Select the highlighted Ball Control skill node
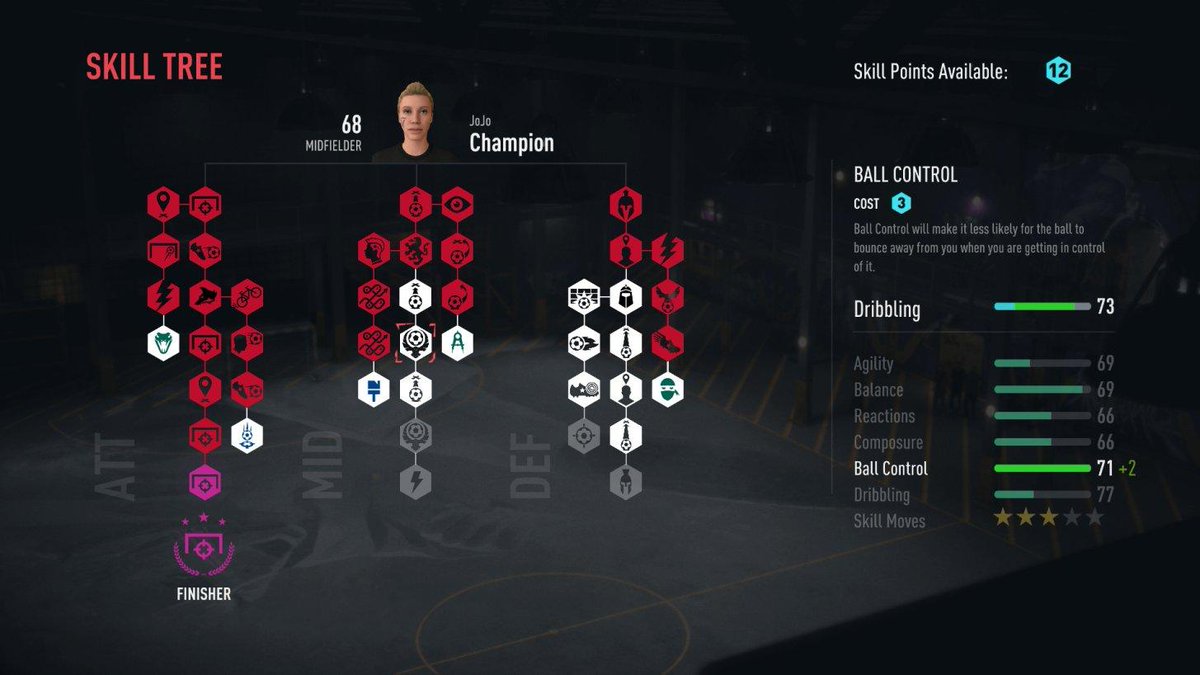The image size is (1200, 675). point(415,342)
